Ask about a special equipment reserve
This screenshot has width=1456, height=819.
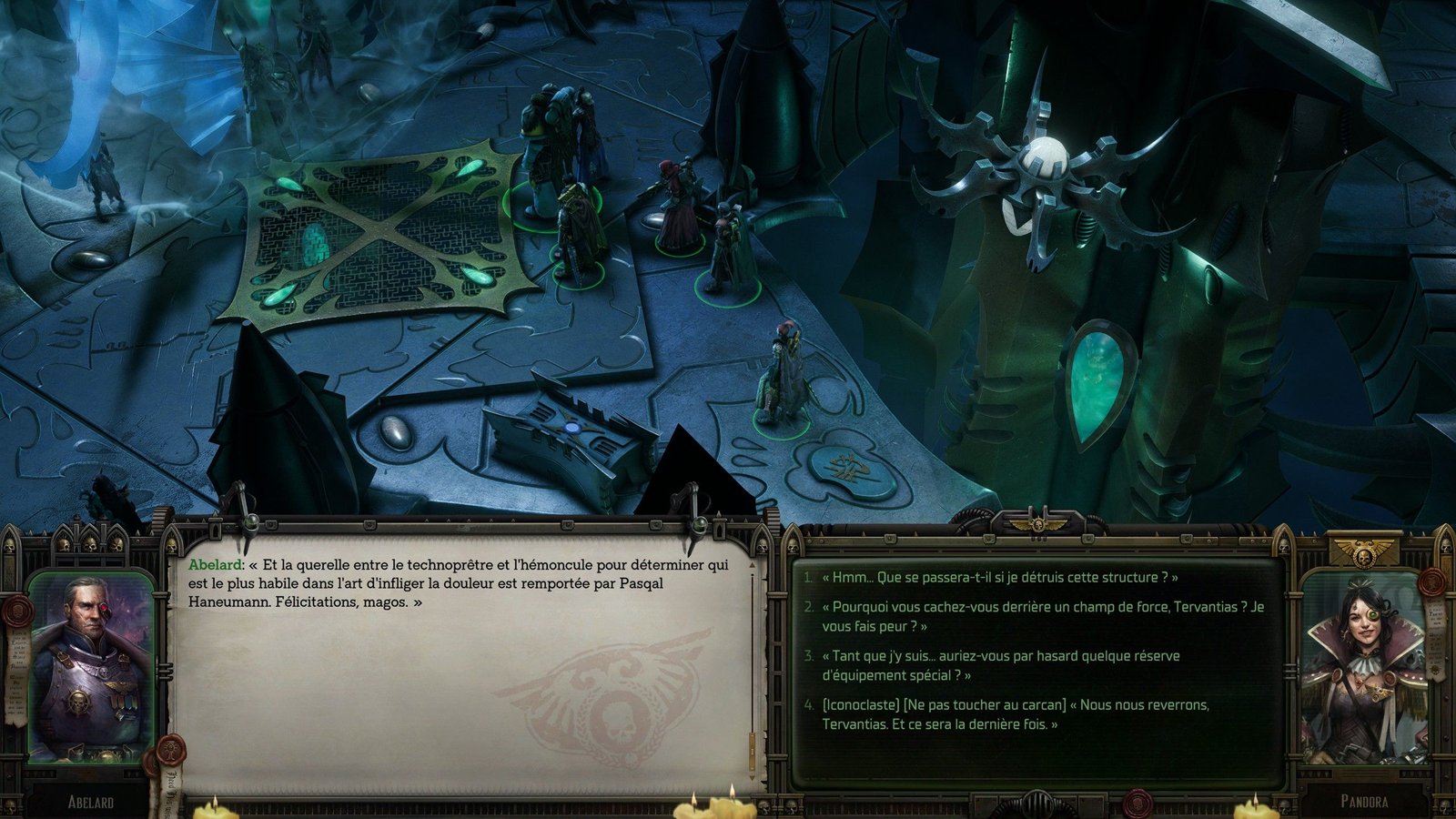pos(1000,665)
